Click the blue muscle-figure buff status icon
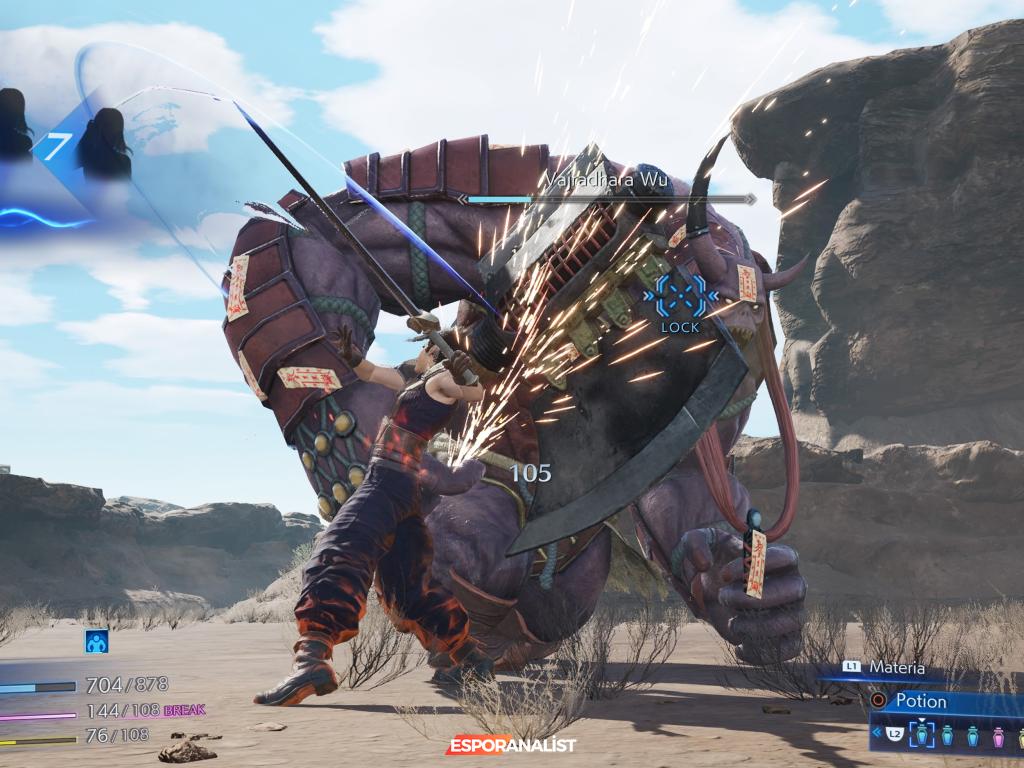Image resolution: width=1024 pixels, height=768 pixels. [96, 642]
